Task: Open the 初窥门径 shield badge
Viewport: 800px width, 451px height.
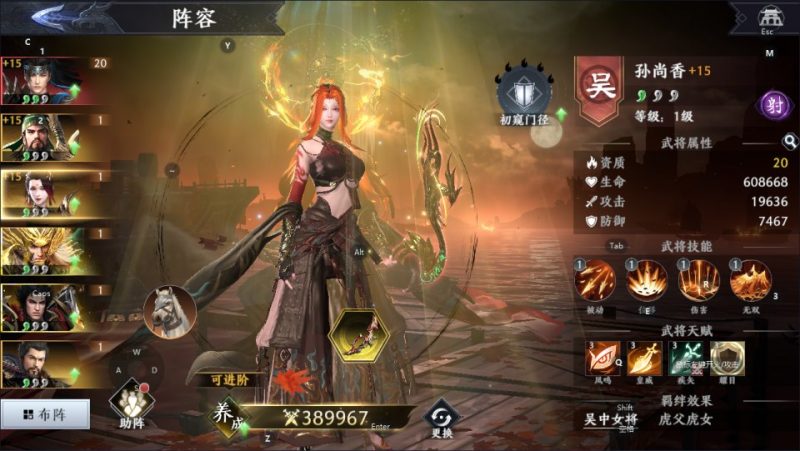Action: (524, 90)
